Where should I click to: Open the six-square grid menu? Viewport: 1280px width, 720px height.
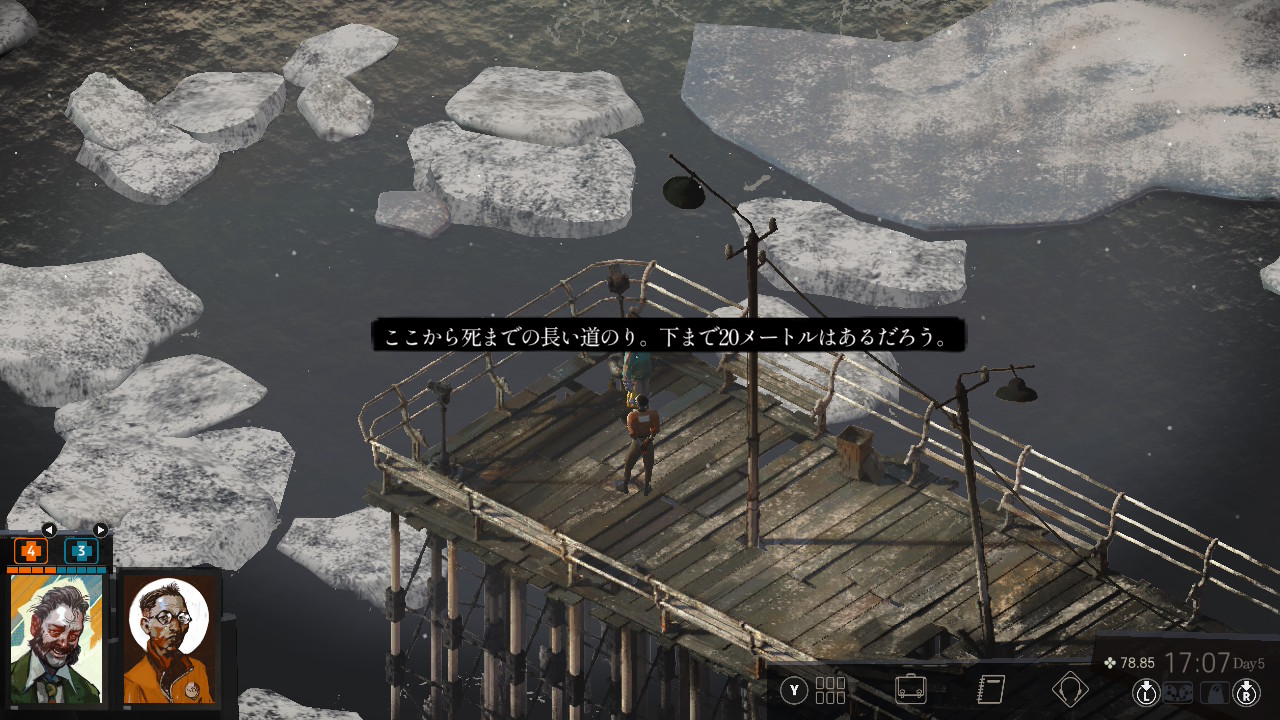pyautogui.click(x=830, y=690)
